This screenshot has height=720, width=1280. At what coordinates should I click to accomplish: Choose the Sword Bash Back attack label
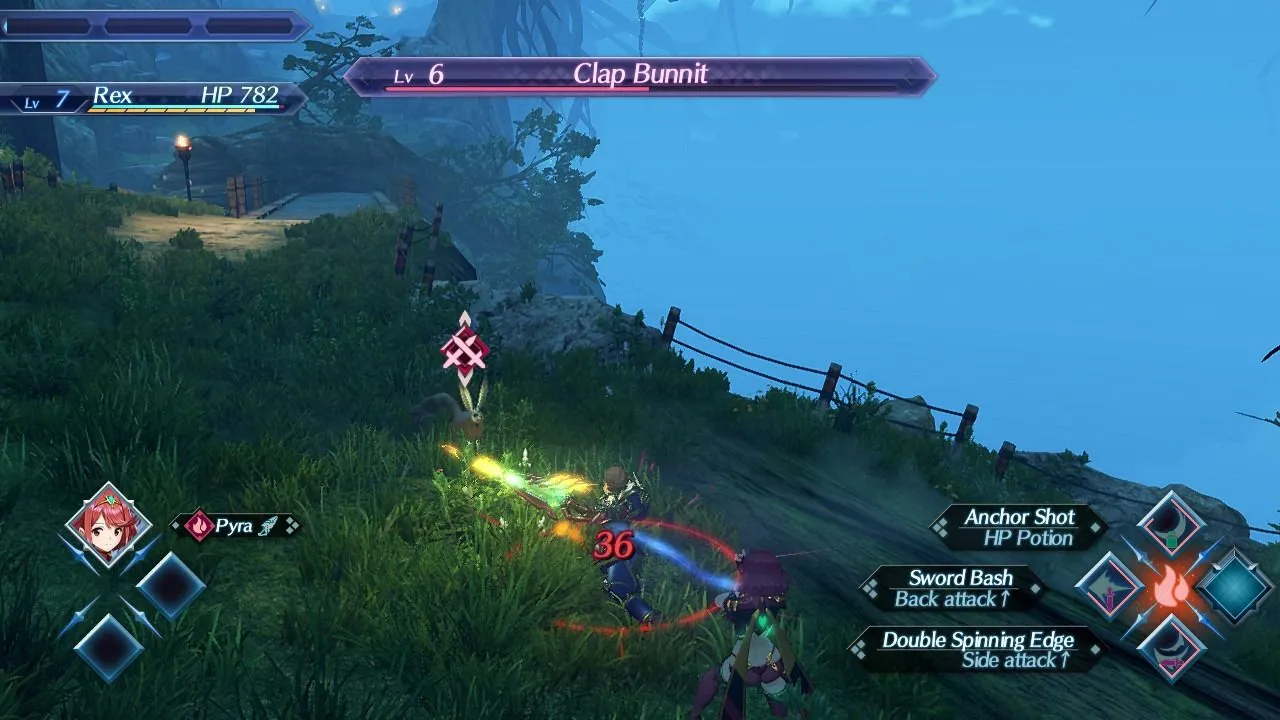point(954,588)
